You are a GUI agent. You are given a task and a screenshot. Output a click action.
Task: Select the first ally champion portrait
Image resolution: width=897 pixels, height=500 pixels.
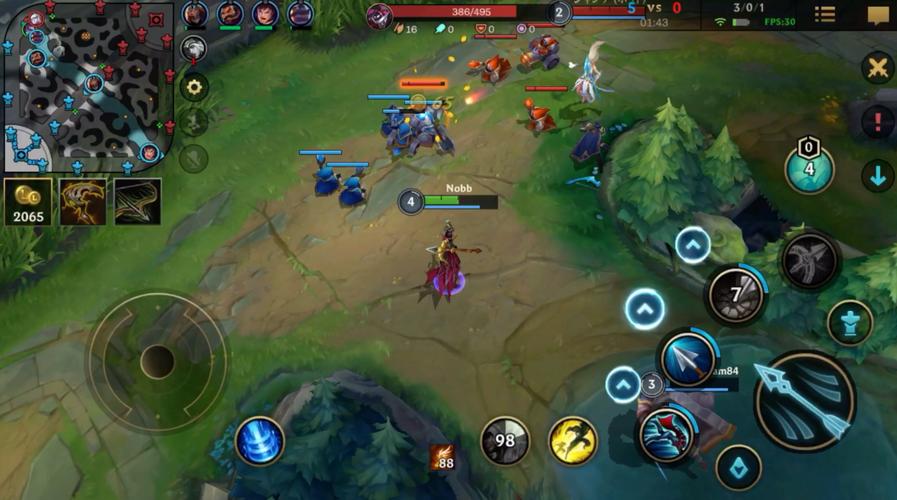point(195,14)
